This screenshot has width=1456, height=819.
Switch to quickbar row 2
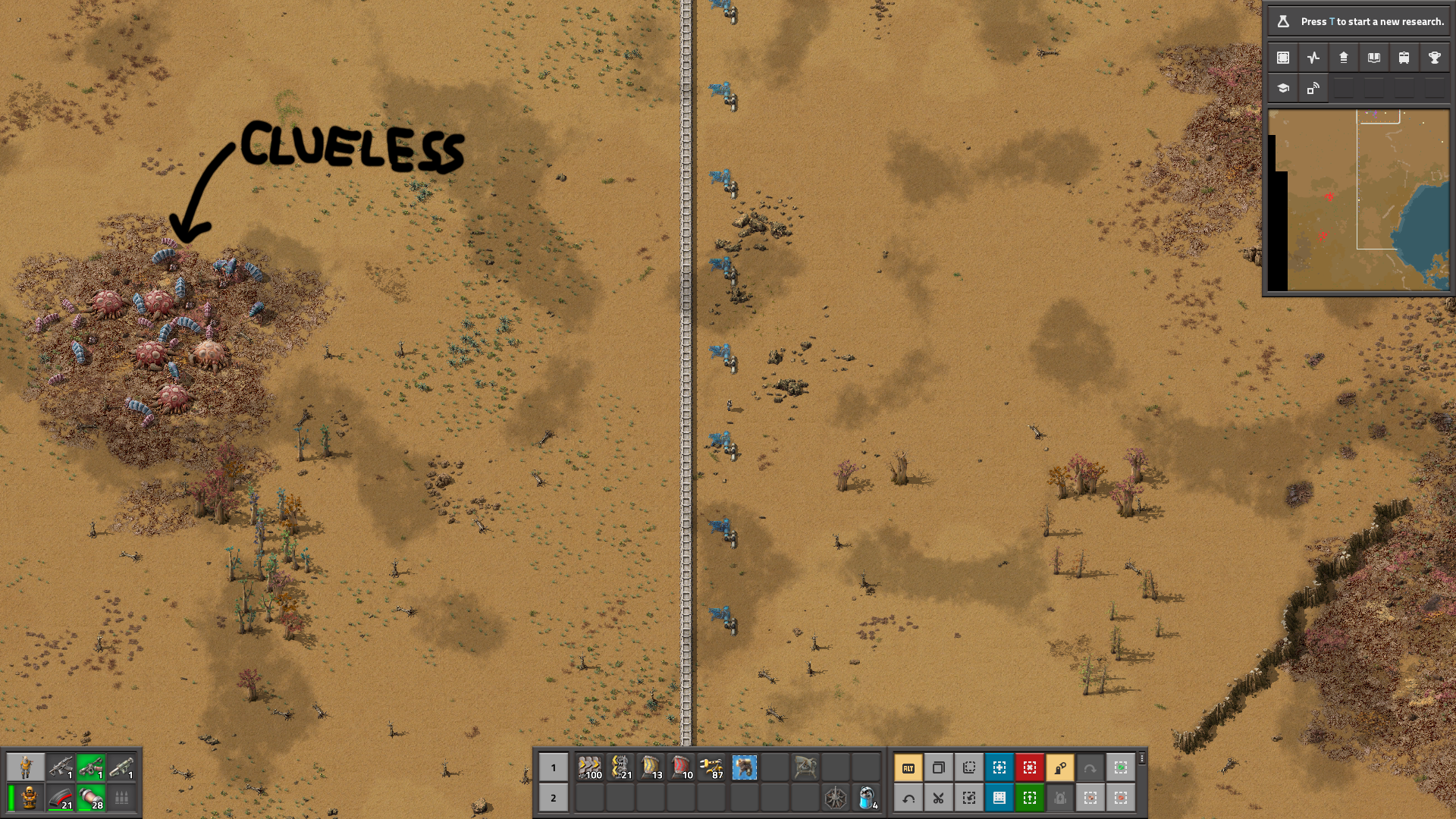(x=554, y=798)
